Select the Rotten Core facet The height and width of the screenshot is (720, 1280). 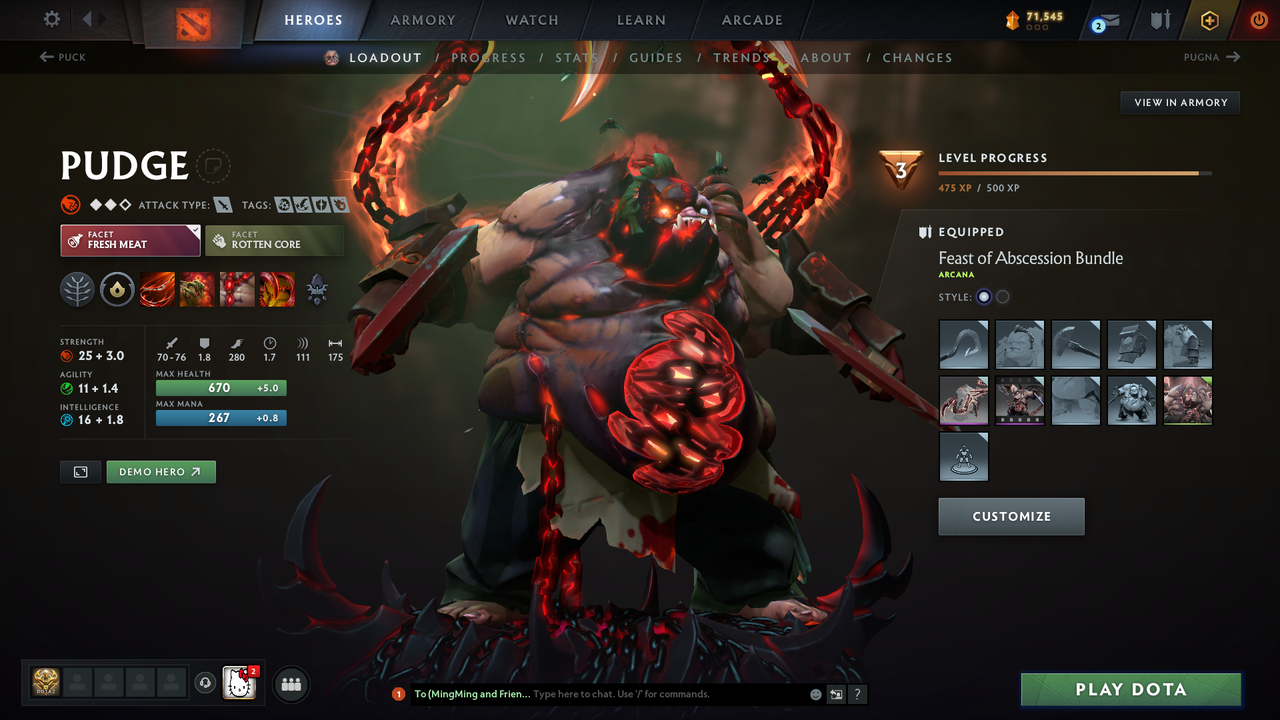275,240
